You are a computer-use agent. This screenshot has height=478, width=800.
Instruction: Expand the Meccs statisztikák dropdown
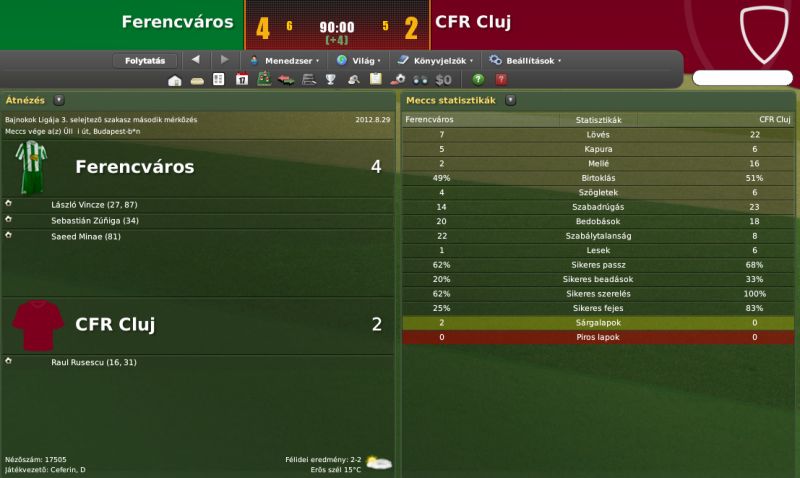(511, 100)
